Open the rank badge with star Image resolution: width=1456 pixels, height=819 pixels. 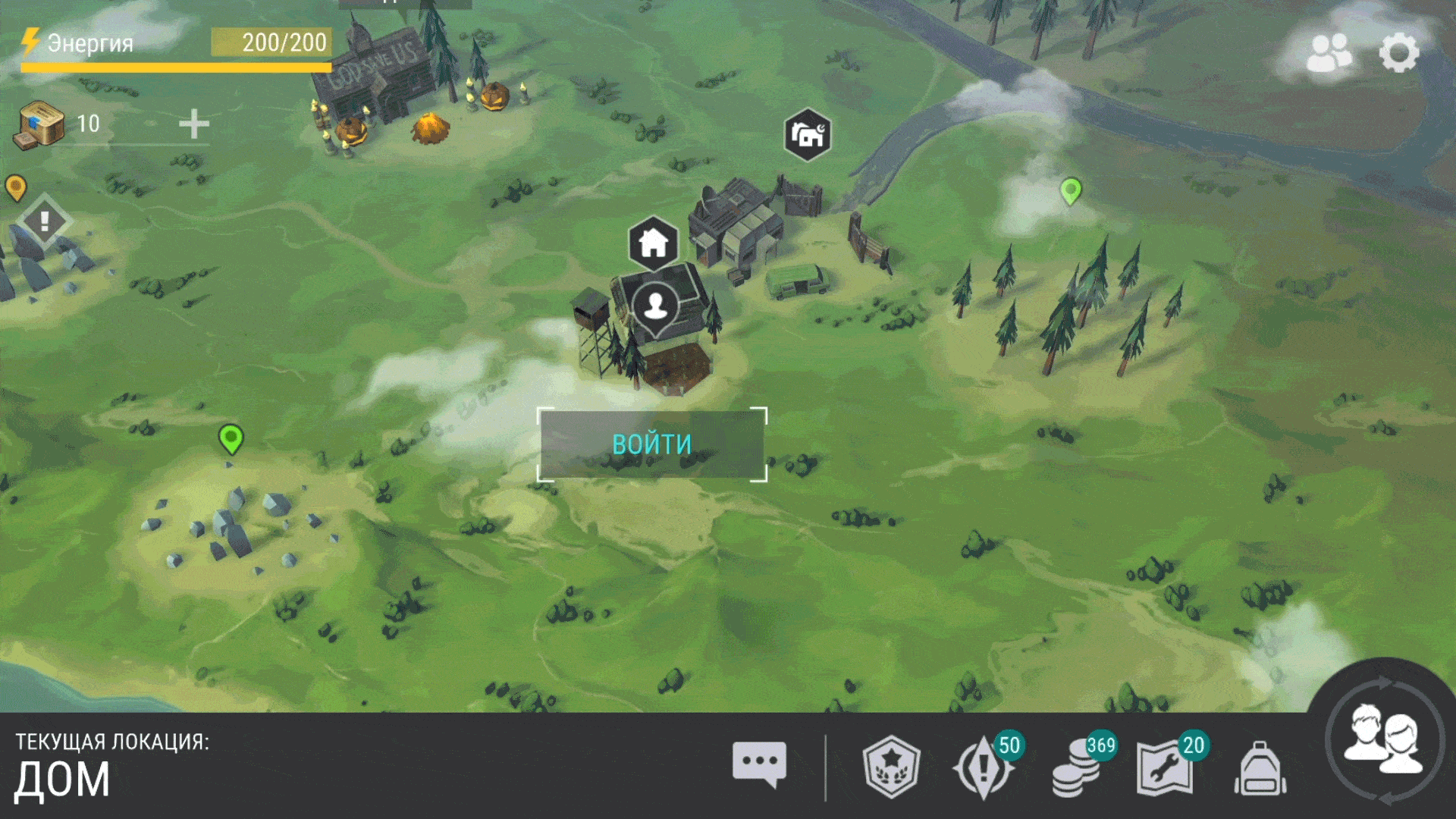(892, 767)
